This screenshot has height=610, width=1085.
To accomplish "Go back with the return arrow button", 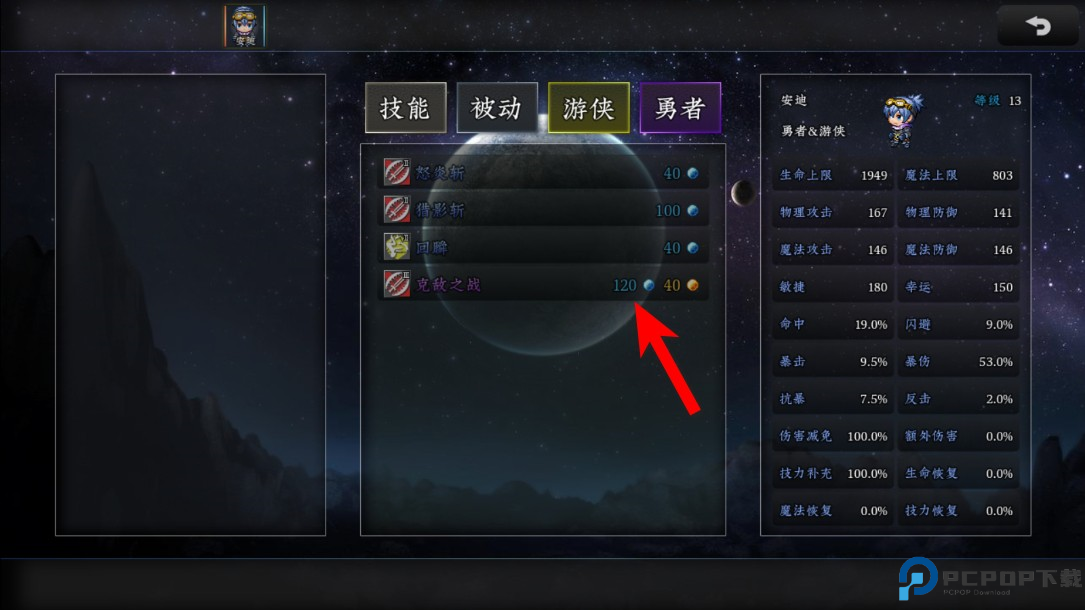I will coord(1038,26).
